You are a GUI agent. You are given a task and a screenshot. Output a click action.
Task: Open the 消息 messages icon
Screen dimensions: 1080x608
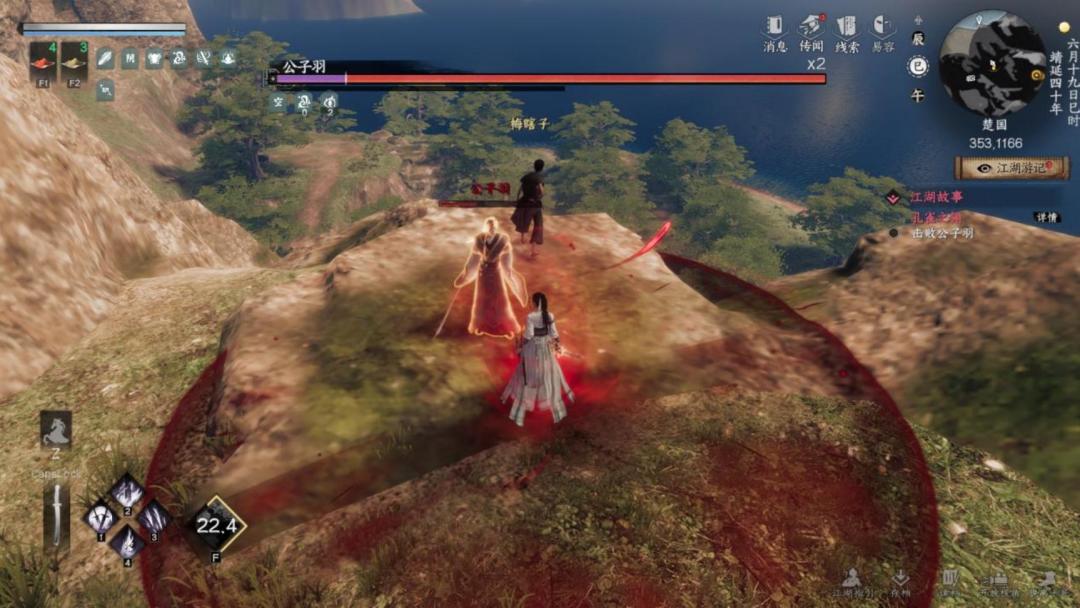[775, 27]
